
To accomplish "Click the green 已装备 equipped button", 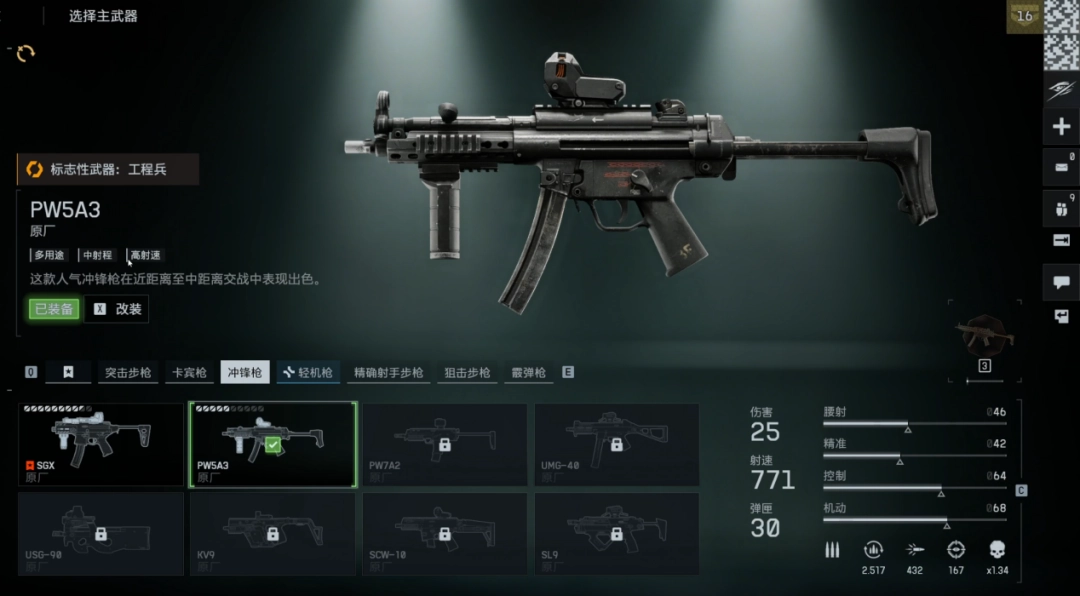I will click(53, 309).
